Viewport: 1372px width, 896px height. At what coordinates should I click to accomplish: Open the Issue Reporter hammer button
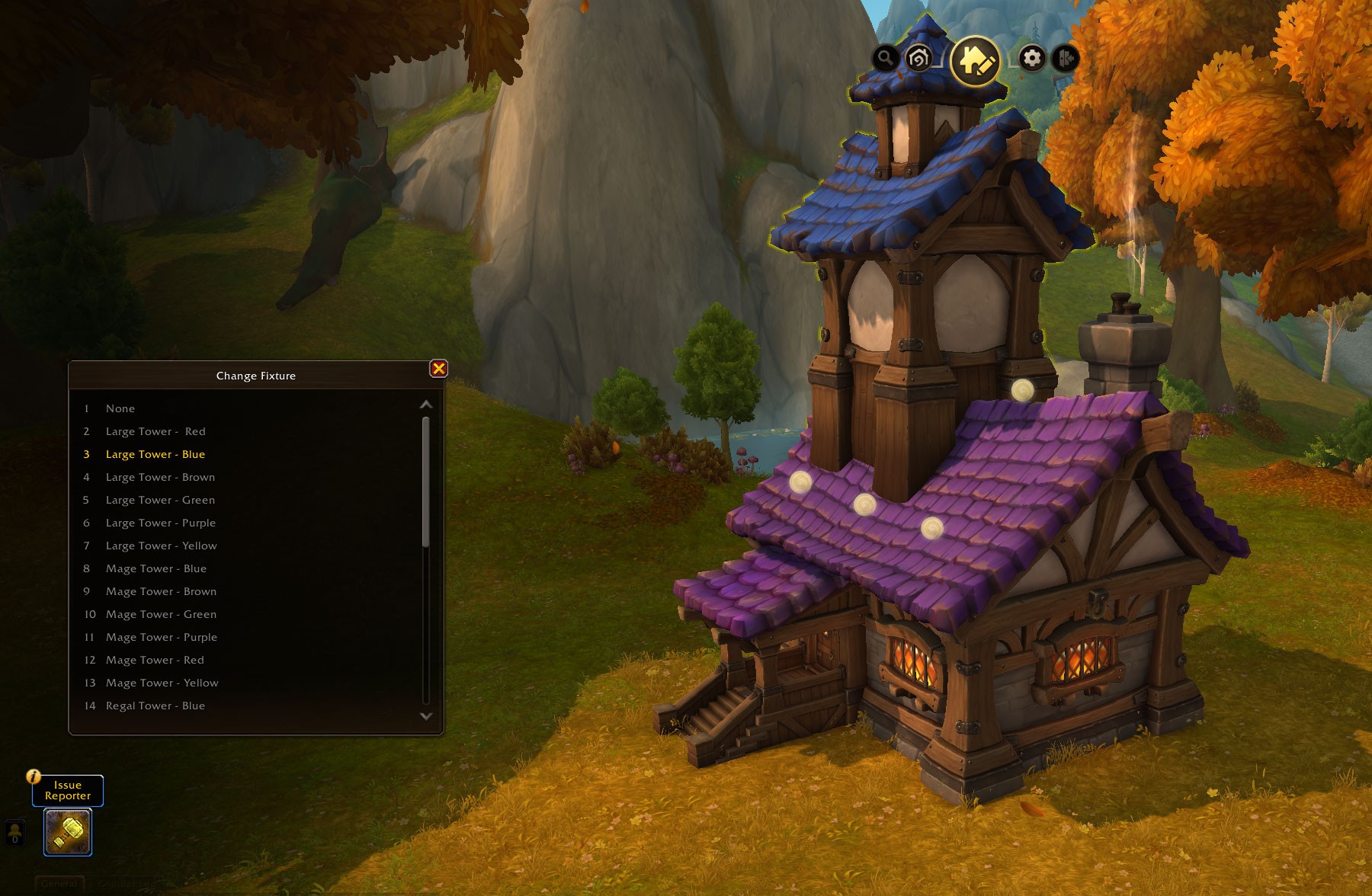coord(68,831)
